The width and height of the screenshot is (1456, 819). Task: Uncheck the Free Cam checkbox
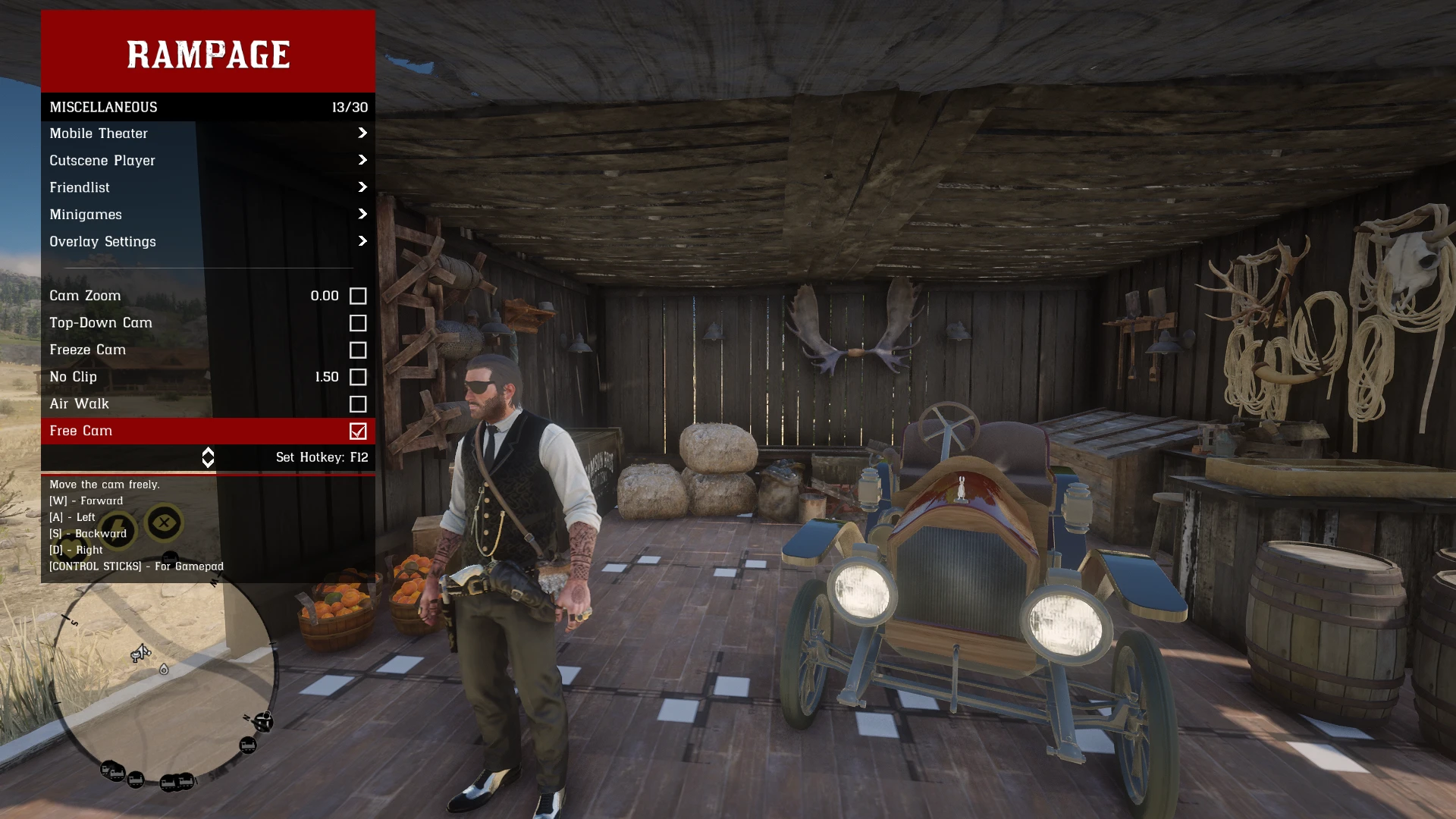coord(358,431)
